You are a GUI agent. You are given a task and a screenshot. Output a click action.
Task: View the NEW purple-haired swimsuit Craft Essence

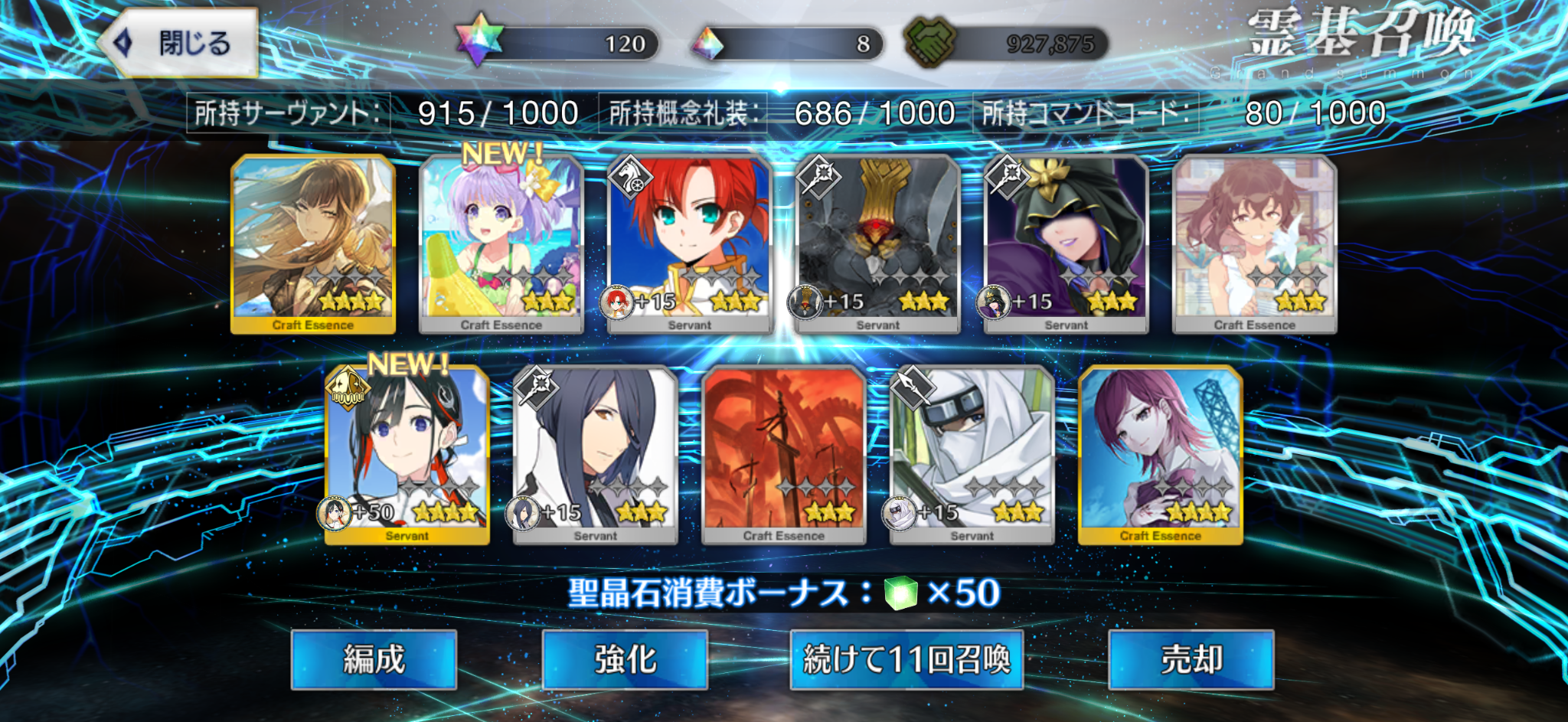501,243
